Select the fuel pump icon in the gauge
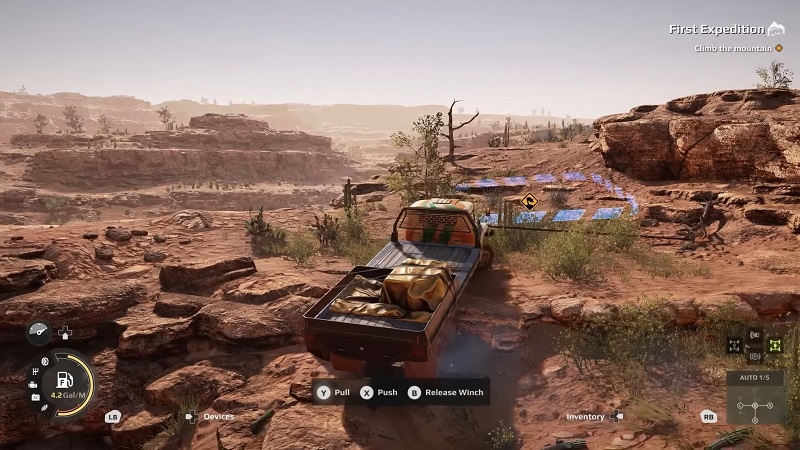This screenshot has height=450, width=800. [x=64, y=381]
